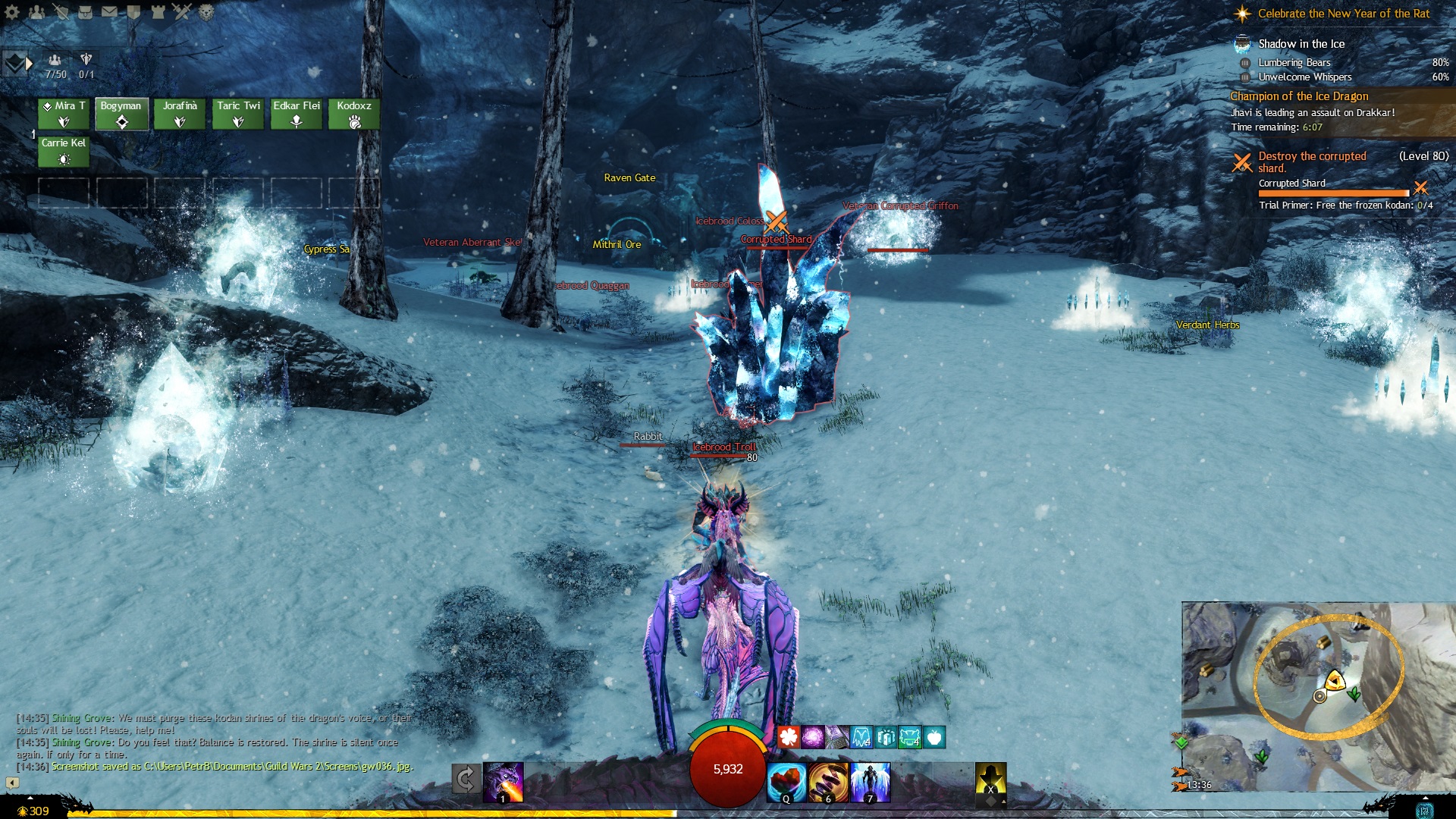Activate the dragon fire breath skill
Image resolution: width=1456 pixels, height=819 pixels.
(504, 782)
